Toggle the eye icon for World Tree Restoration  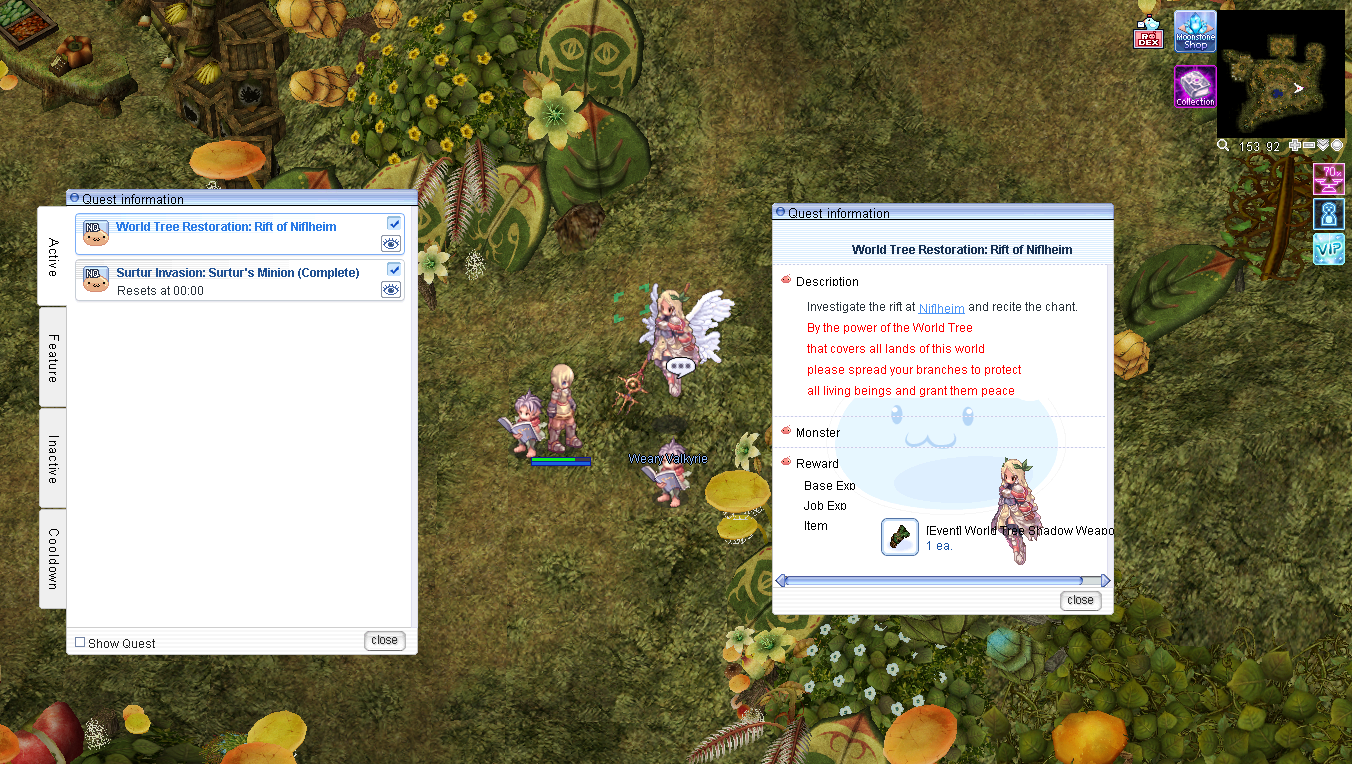point(391,244)
